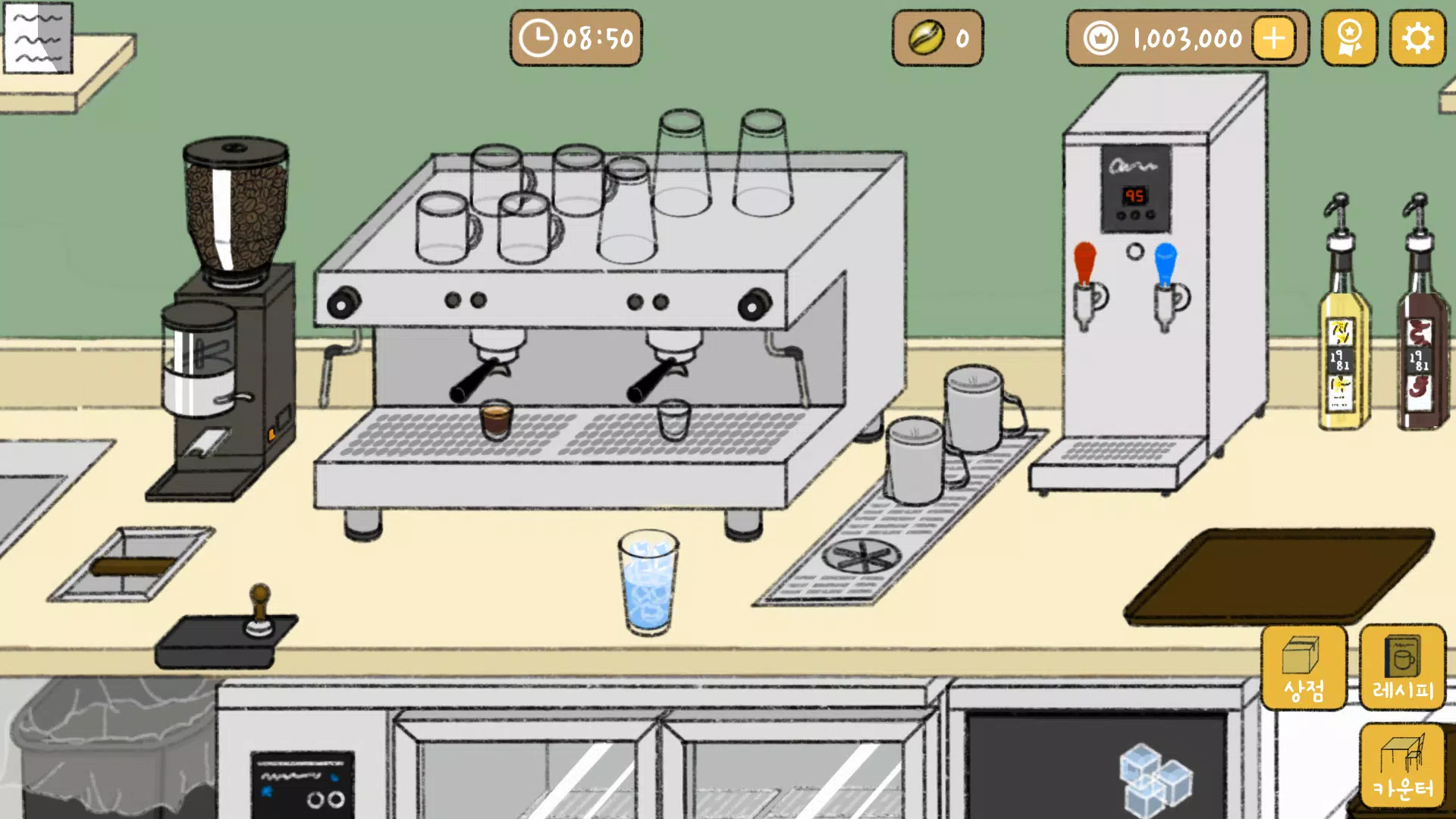Open the settings gear menu
1456x819 pixels.
(x=1417, y=38)
